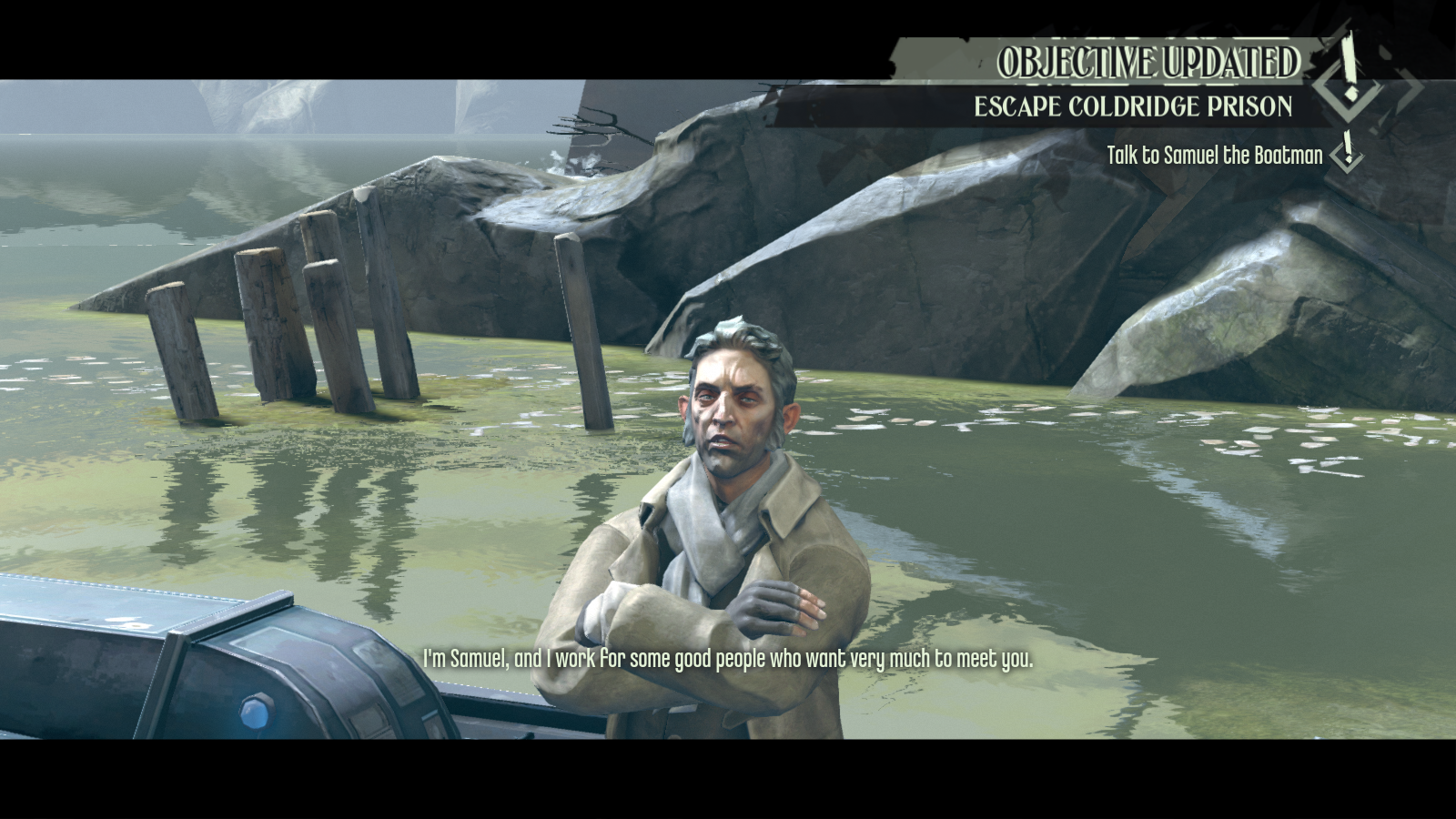1456x819 pixels.
Task: Select the Escape Coldridge Prison objective
Action: click(x=1133, y=106)
